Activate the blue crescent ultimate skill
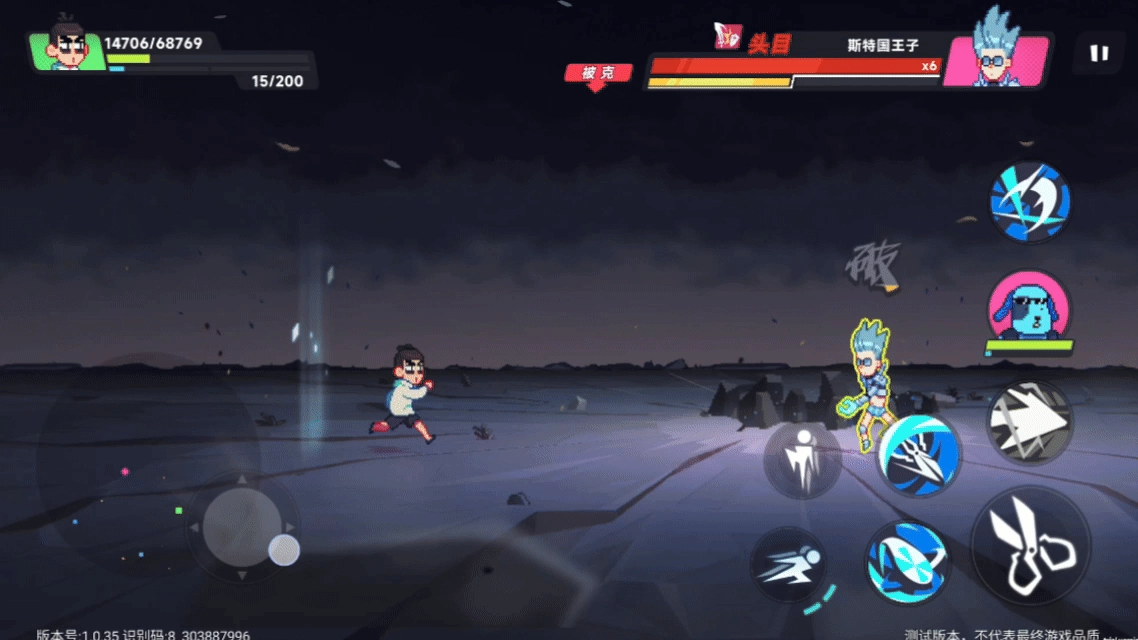The height and width of the screenshot is (640, 1138). pos(1030,202)
